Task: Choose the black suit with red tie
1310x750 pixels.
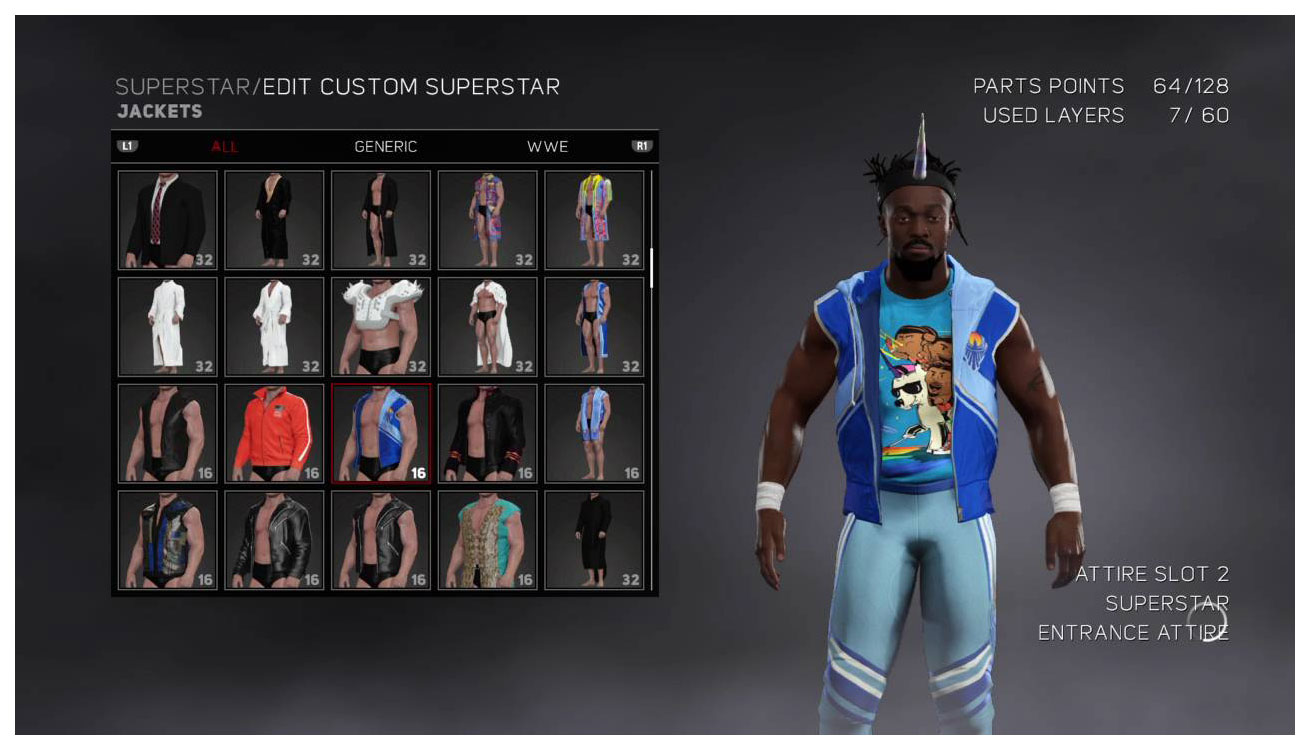Action: tap(167, 220)
